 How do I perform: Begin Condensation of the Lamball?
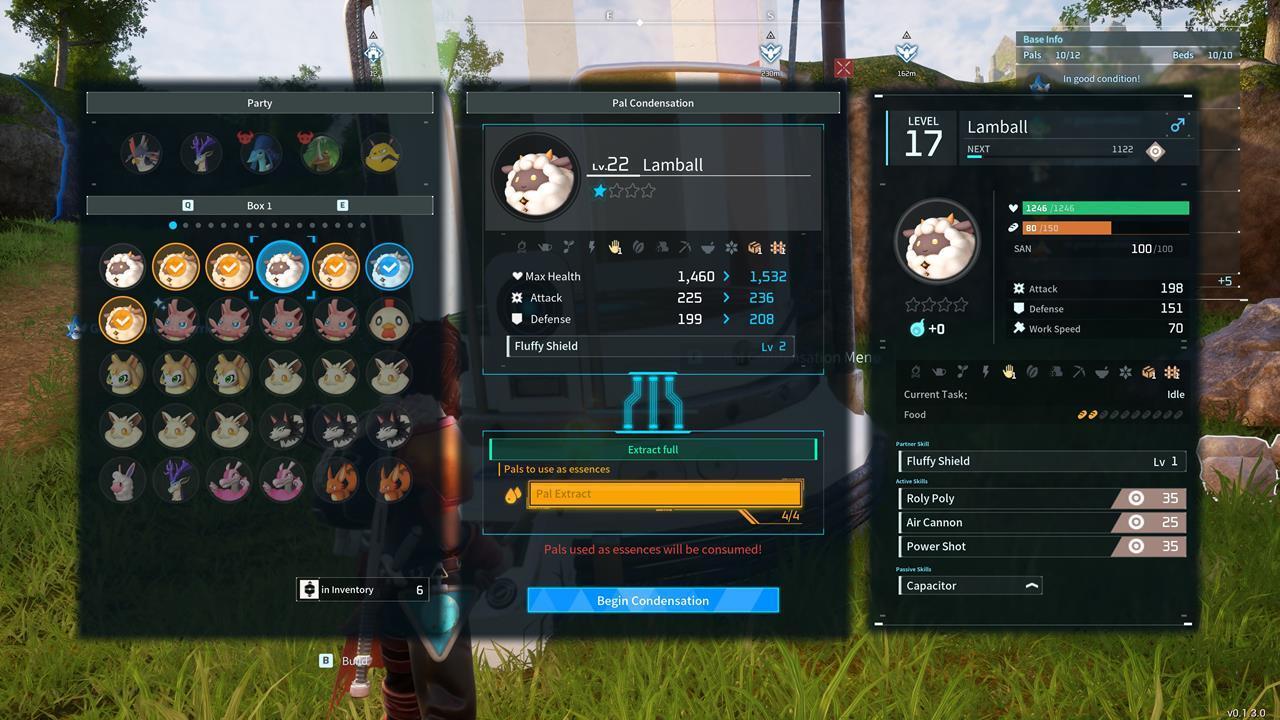click(652, 600)
